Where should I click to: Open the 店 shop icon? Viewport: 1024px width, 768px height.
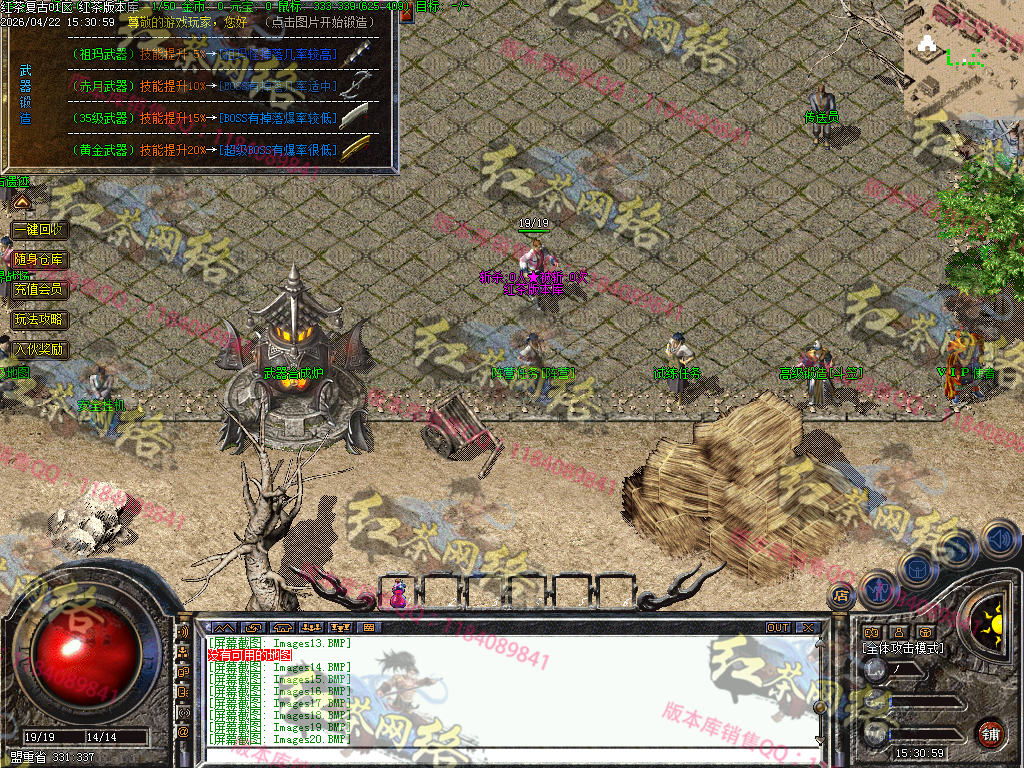[841, 596]
